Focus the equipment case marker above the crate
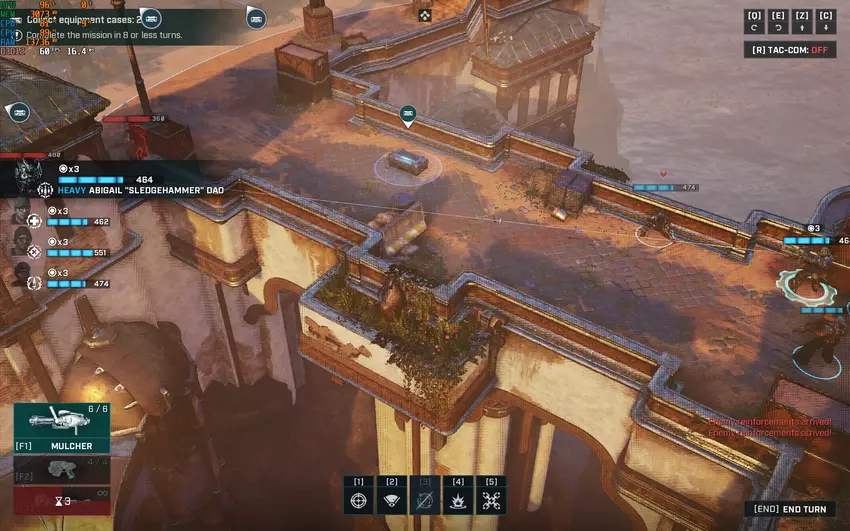This screenshot has height=531, width=850. (408, 116)
